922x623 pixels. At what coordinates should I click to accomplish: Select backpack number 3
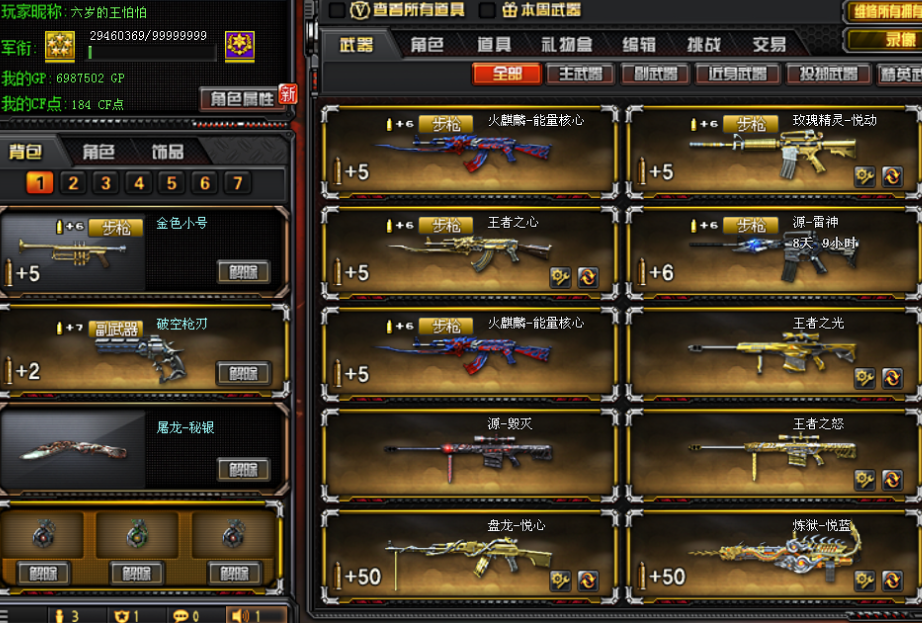[106, 183]
